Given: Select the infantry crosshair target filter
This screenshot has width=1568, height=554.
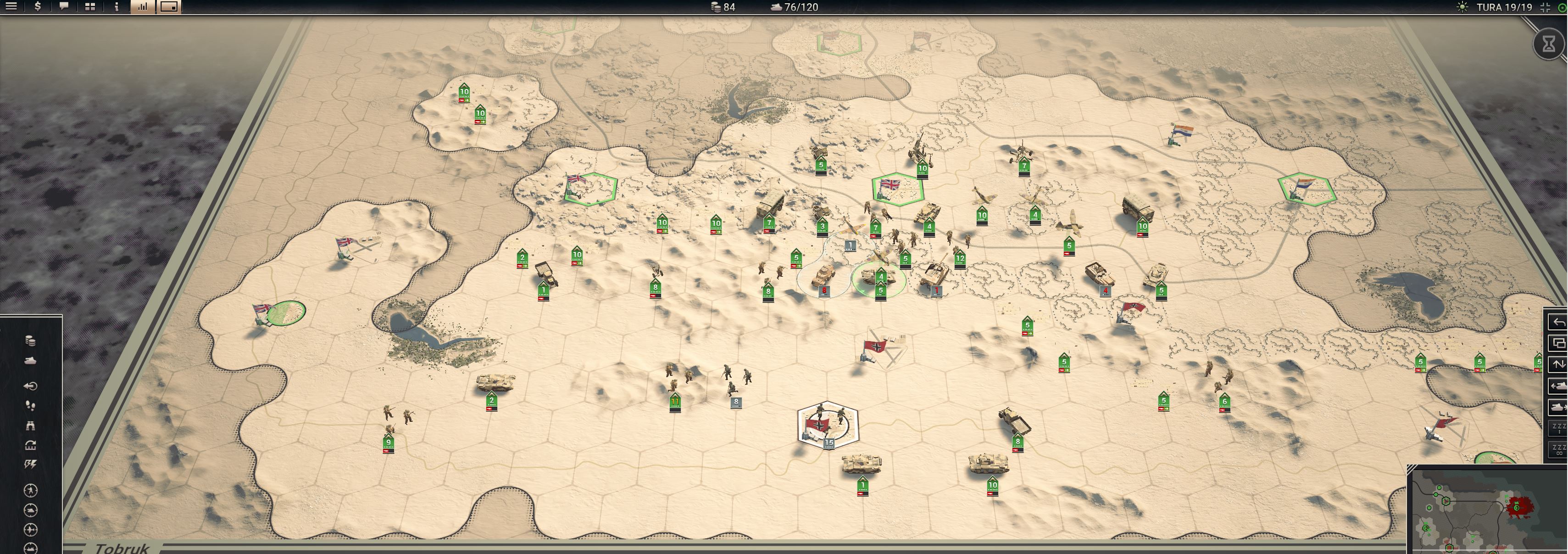Looking at the screenshot, I should (x=30, y=490).
